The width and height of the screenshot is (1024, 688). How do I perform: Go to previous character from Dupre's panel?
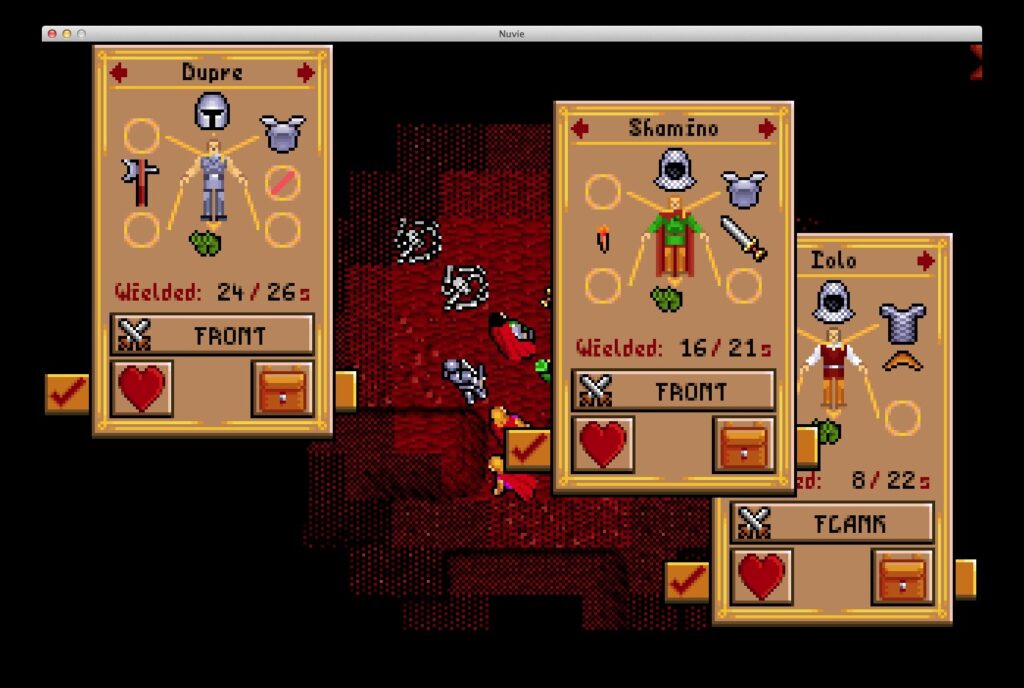[119, 72]
